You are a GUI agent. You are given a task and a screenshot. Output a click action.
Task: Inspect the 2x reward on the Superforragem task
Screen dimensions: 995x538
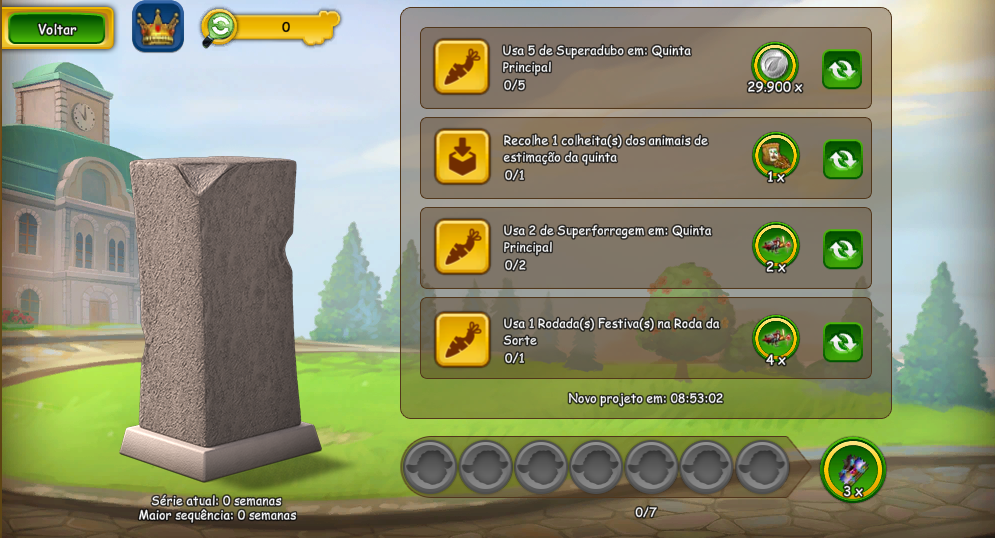click(x=775, y=245)
